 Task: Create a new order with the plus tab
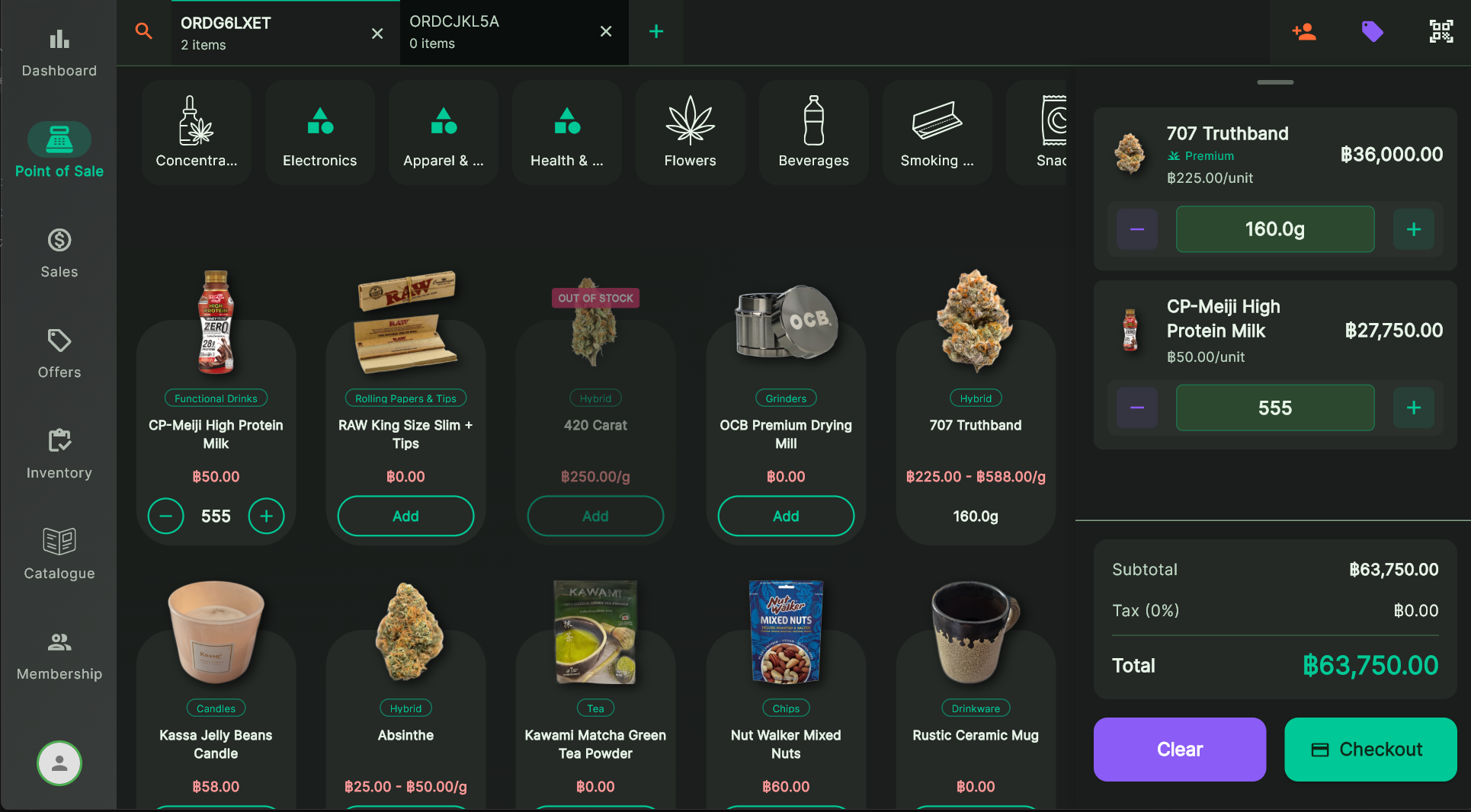coord(655,31)
